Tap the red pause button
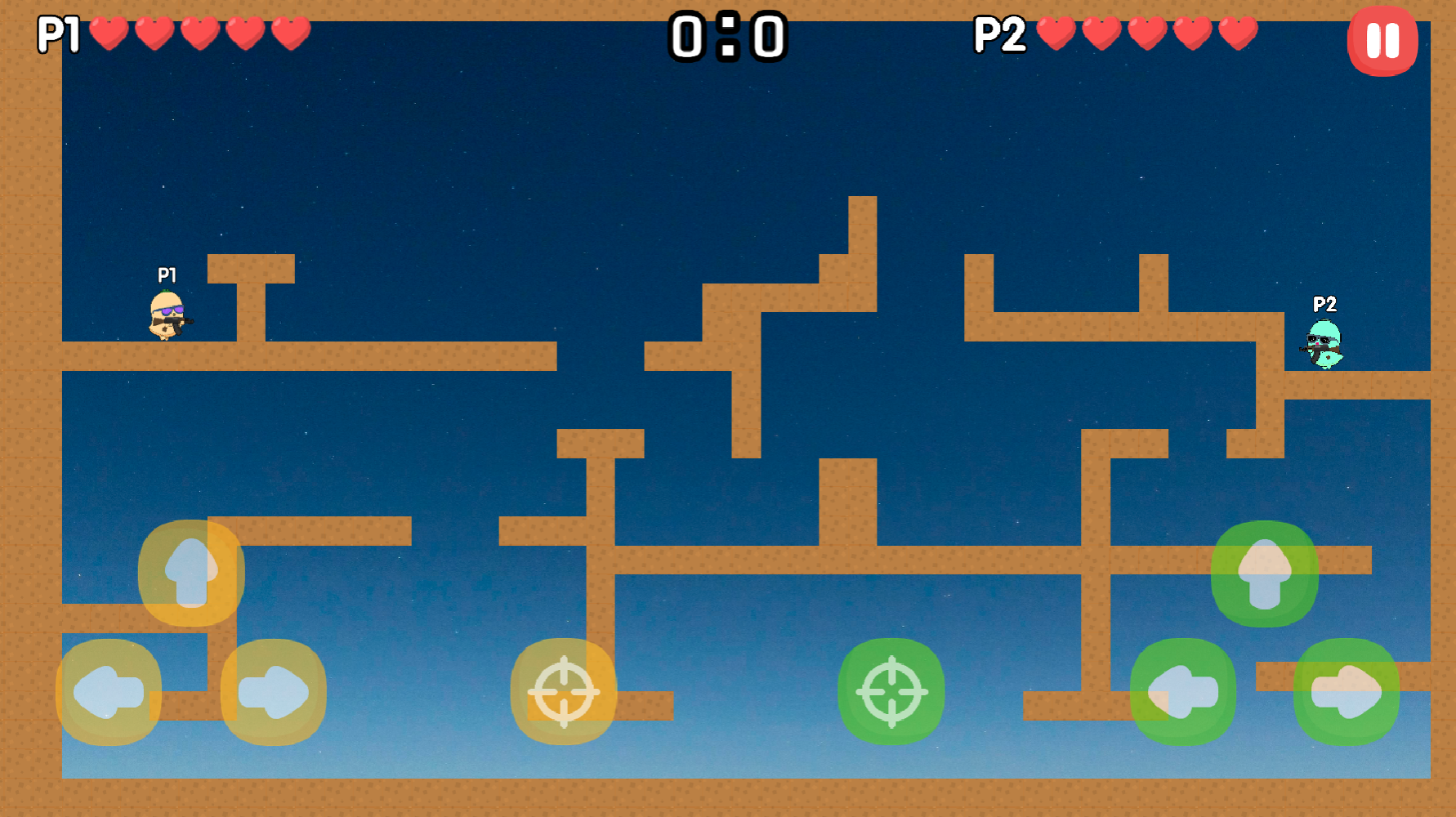Screen dimensions: 1456x817 tap(1382, 39)
